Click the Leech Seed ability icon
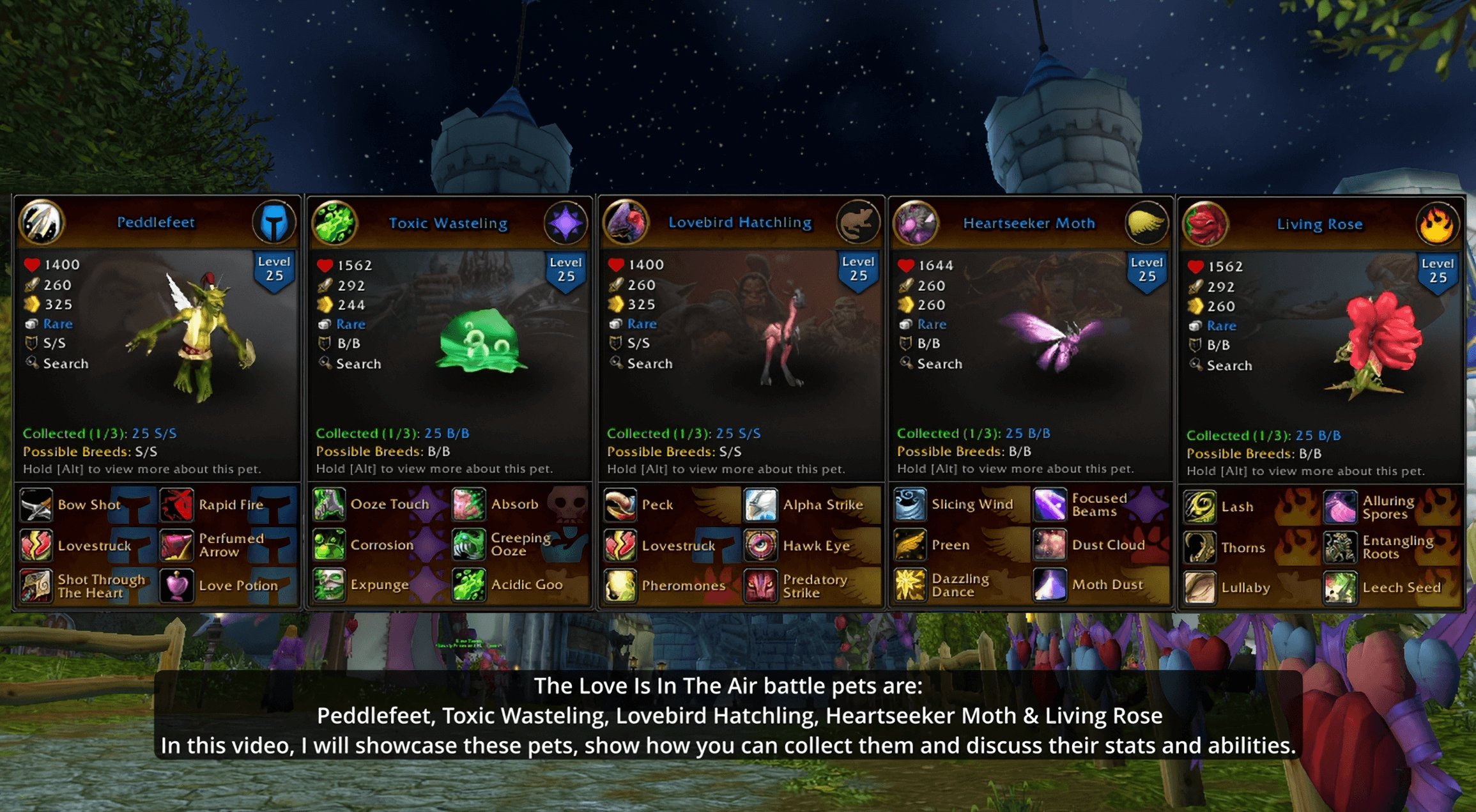This screenshot has width=1476, height=812. coord(1340,588)
